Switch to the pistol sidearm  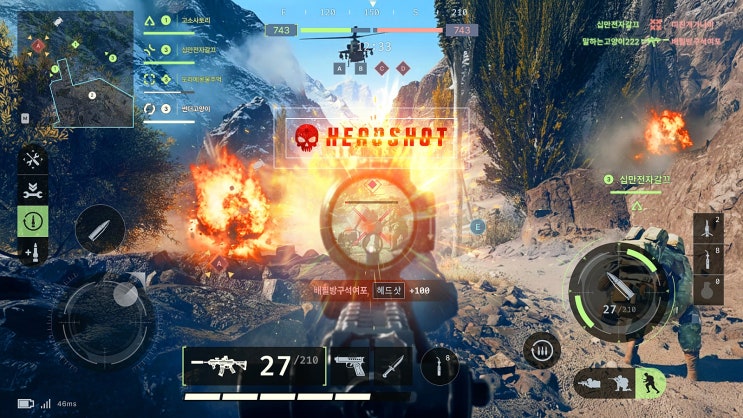349,366
